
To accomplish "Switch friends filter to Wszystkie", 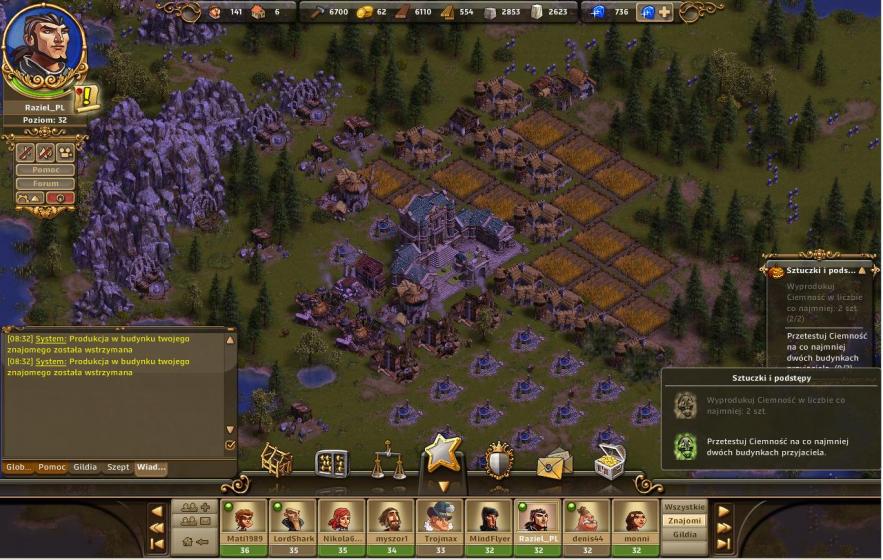I will pos(685,507).
